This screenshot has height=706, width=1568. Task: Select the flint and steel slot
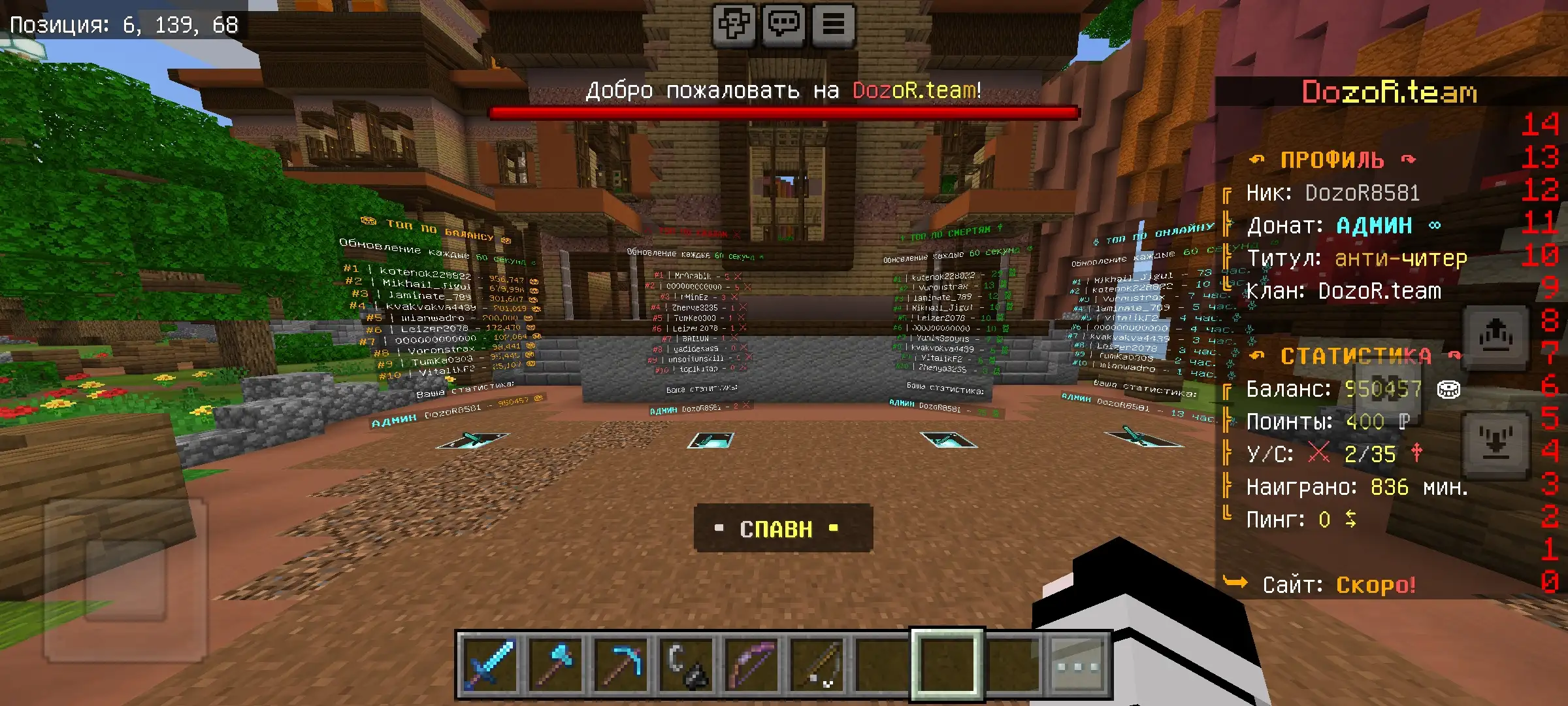click(x=686, y=665)
